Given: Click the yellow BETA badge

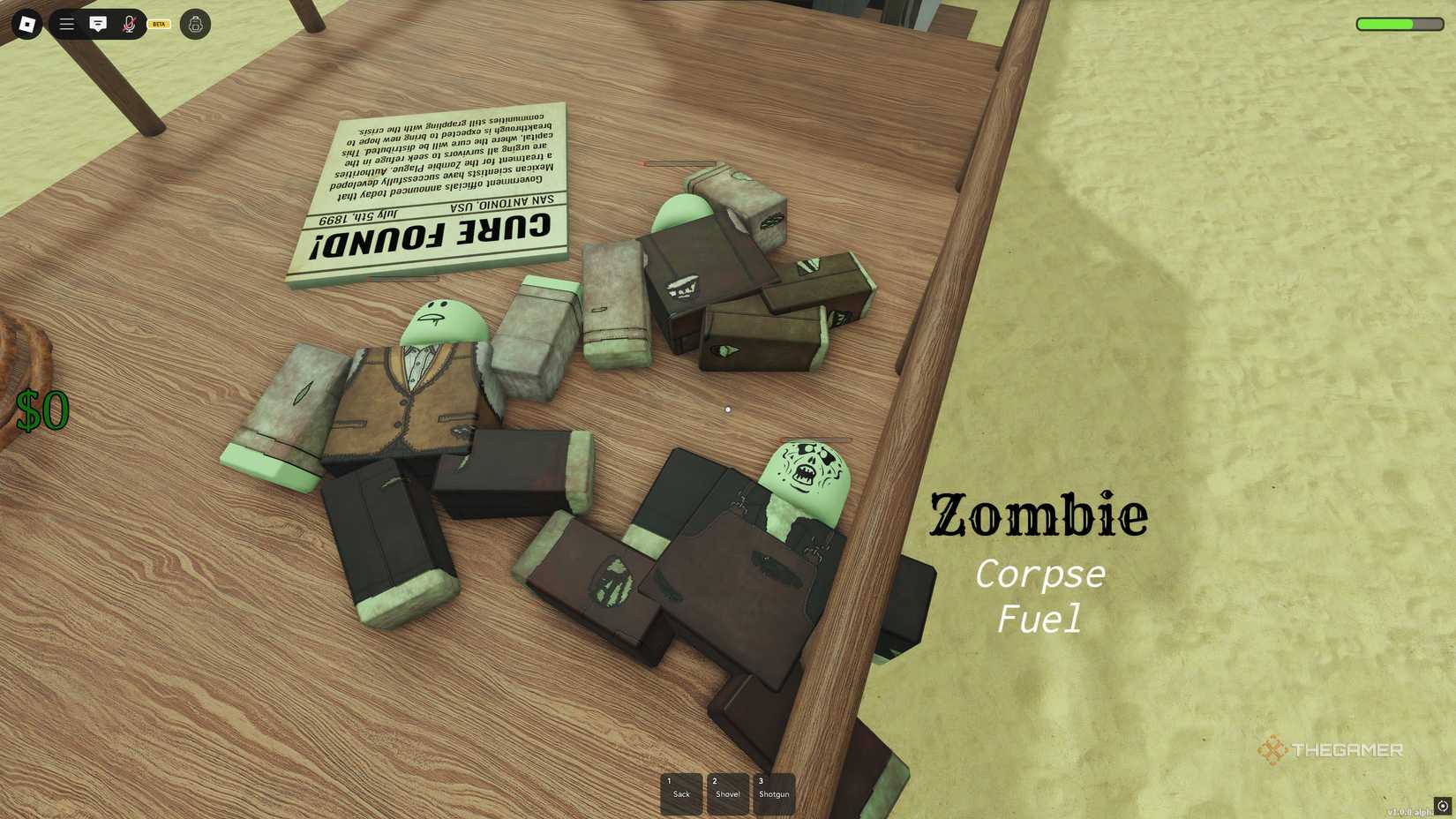Looking at the screenshot, I should [x=159, y=24].
